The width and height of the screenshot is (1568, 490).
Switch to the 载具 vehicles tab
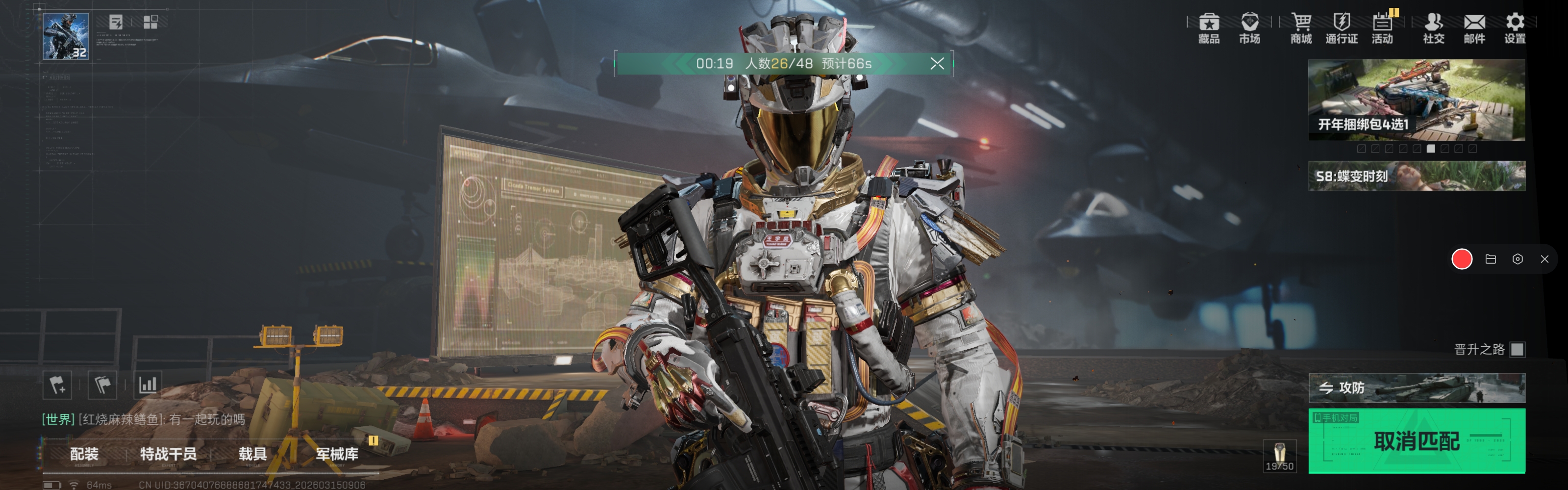(x=252, y=454)
